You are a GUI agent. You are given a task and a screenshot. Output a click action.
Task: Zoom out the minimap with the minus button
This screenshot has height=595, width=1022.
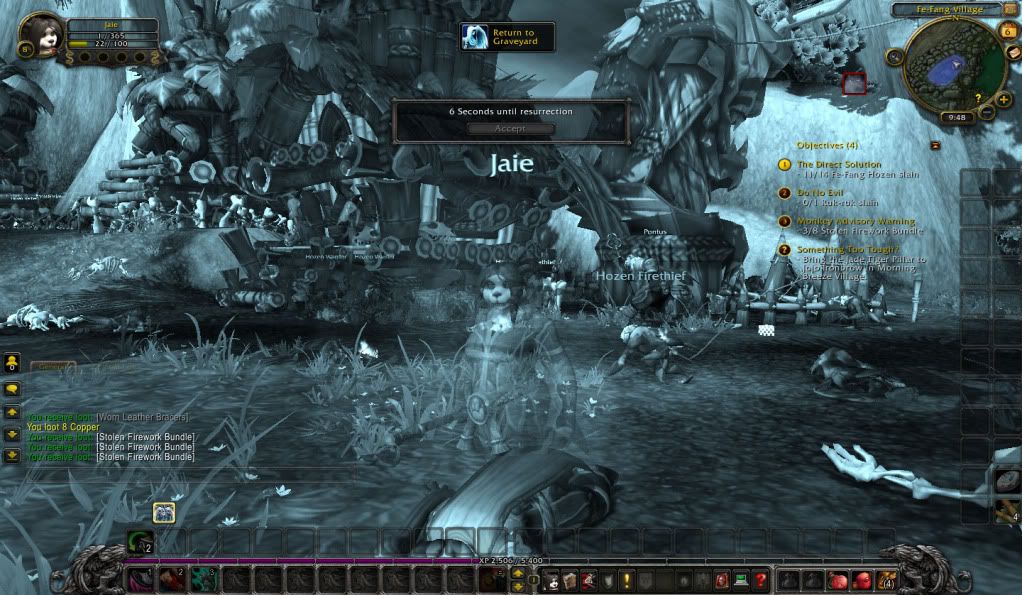pyautogui.click(x=988, y=111)
